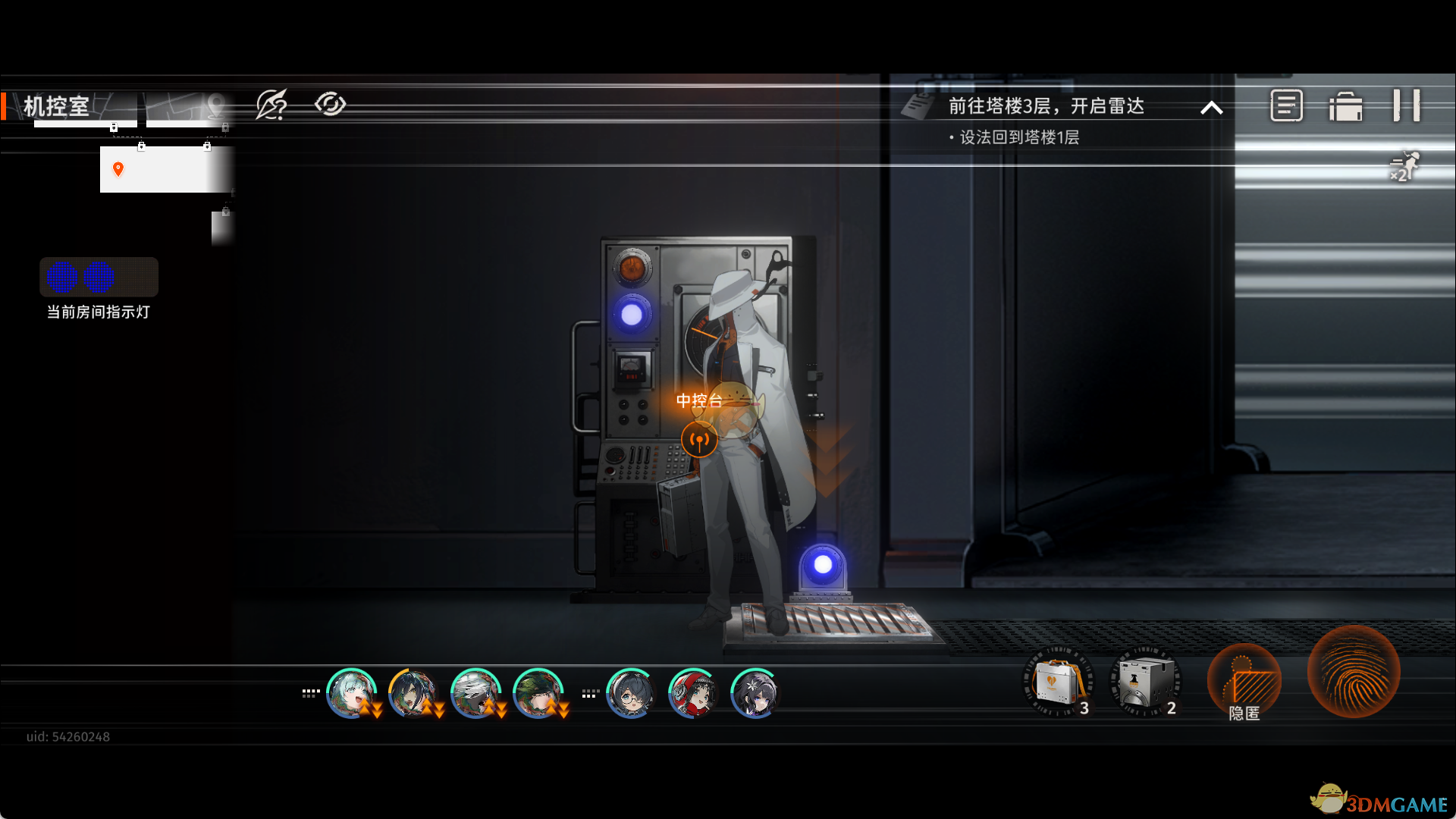Activate the 中控台 radio signal icon
The width and height of the screenshot is (1456, 819).
click(x=699, y=438)
